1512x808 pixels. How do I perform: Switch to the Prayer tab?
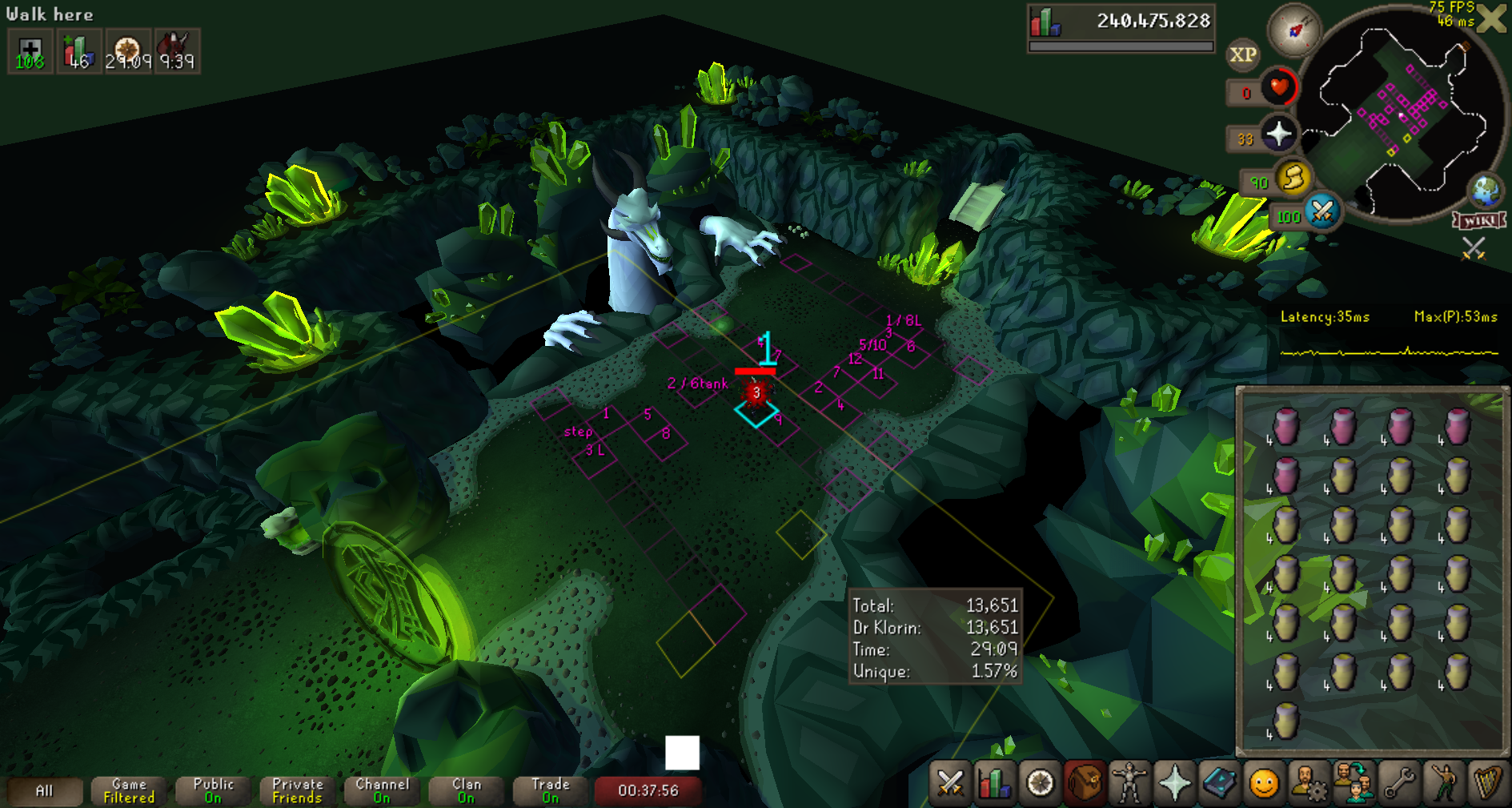click(1174, 782)
